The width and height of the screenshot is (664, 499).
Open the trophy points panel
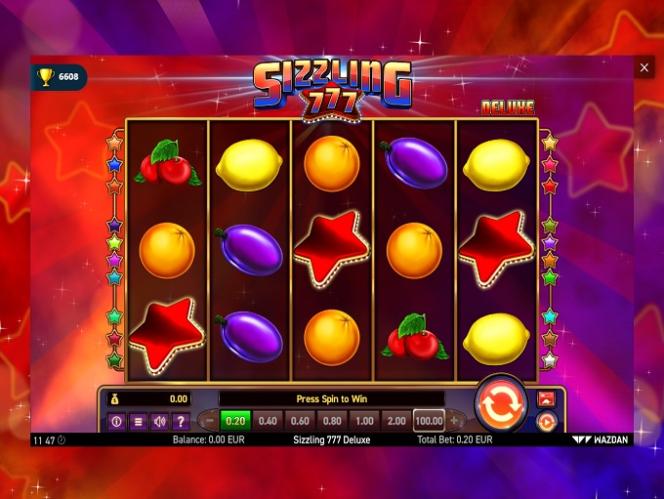coord(58,76)
